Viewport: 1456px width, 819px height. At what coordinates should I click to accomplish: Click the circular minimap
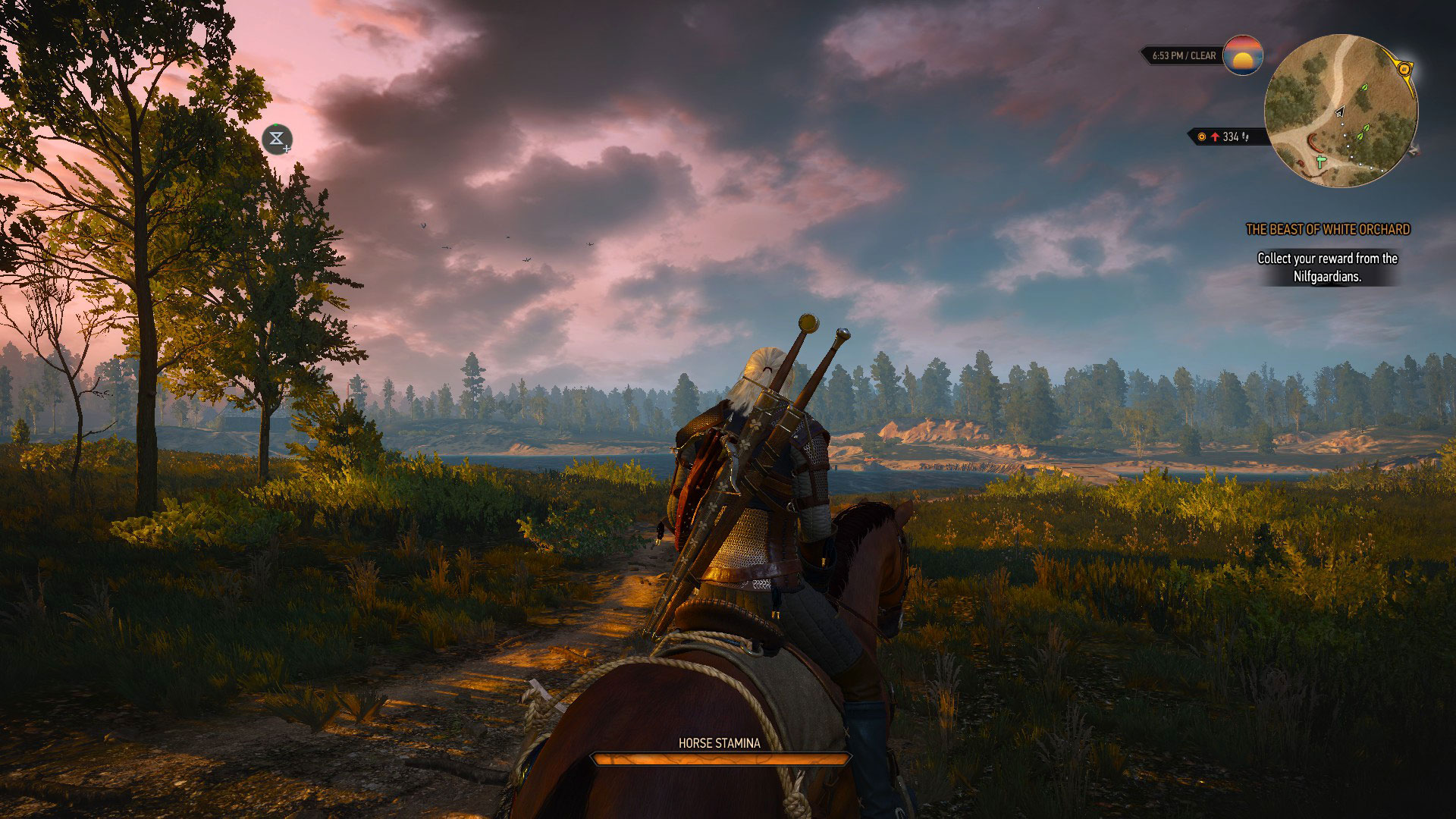tap(1340, 111)
